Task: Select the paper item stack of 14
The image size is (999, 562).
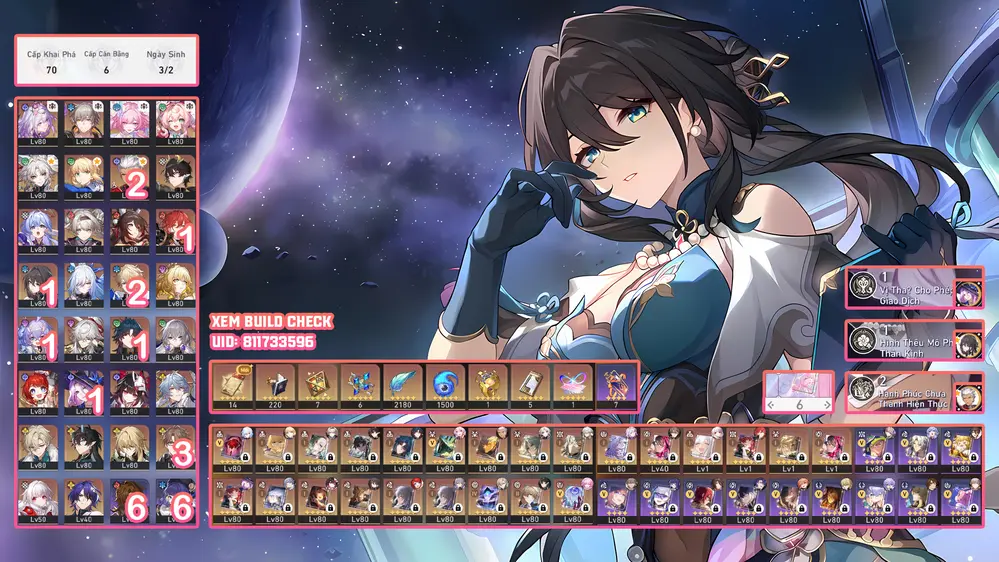Action: click(232, 387)
